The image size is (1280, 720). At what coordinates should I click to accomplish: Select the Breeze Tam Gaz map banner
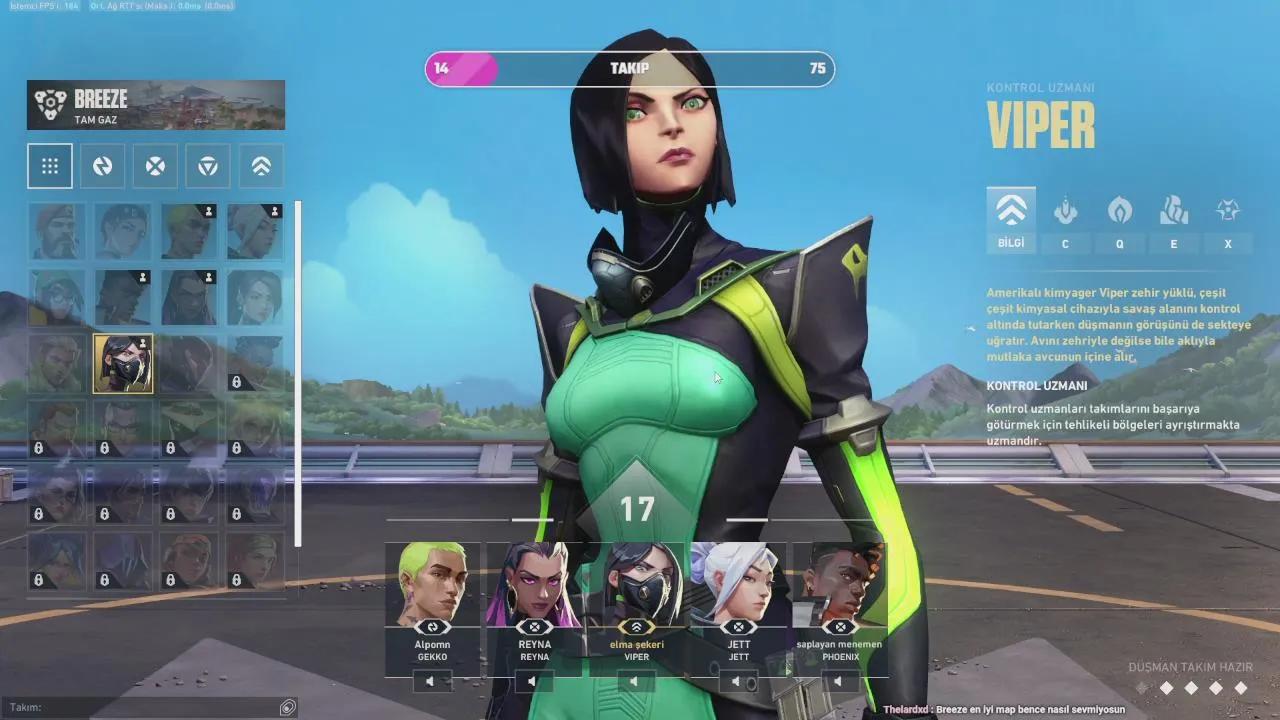(155, 104)
